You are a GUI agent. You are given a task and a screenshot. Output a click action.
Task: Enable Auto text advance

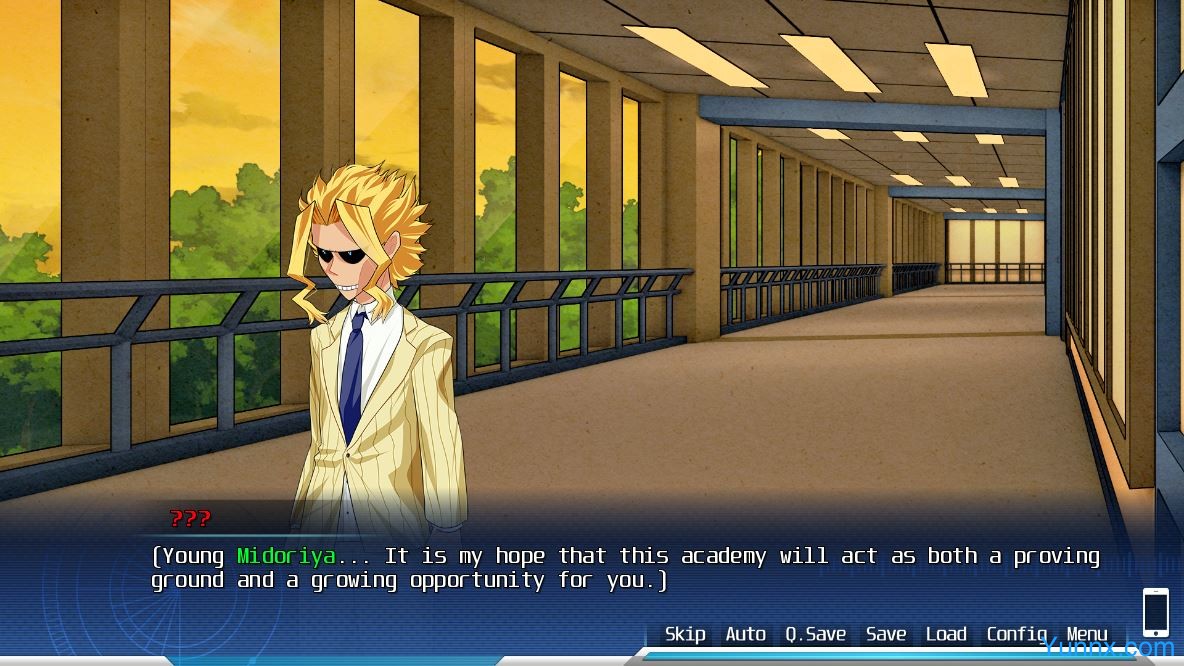coord(745,634)
